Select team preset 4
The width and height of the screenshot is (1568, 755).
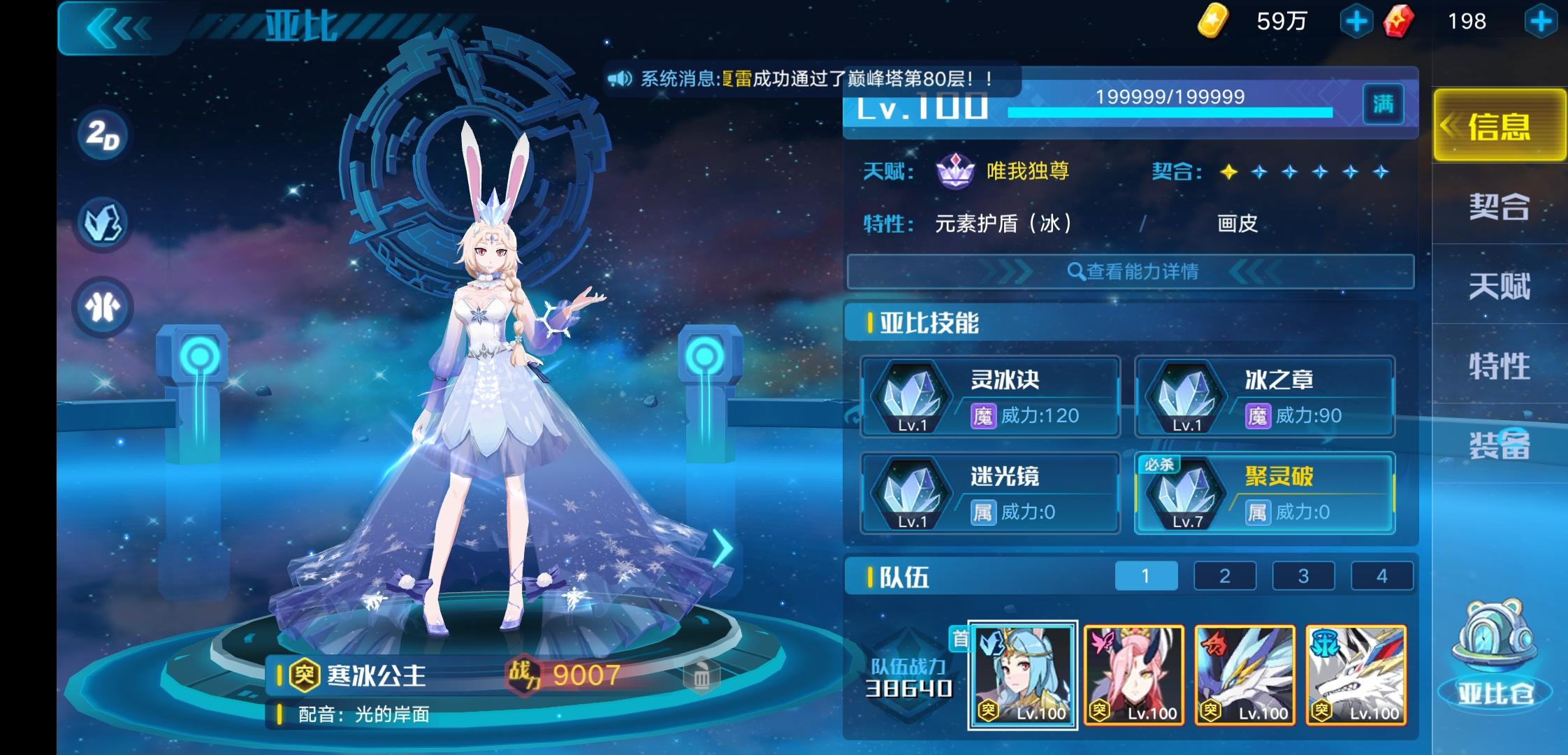point(1381,575)
